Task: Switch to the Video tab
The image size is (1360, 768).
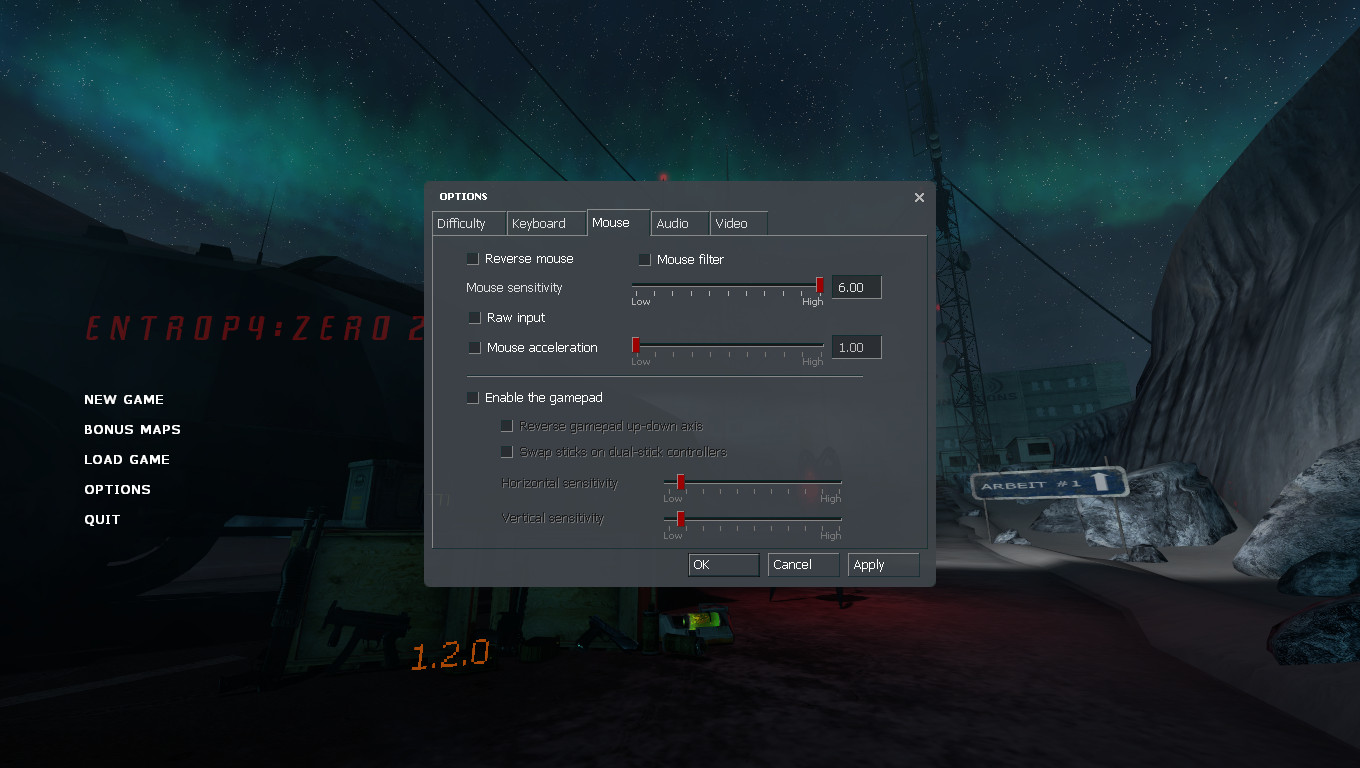Action: click(736, 223)
